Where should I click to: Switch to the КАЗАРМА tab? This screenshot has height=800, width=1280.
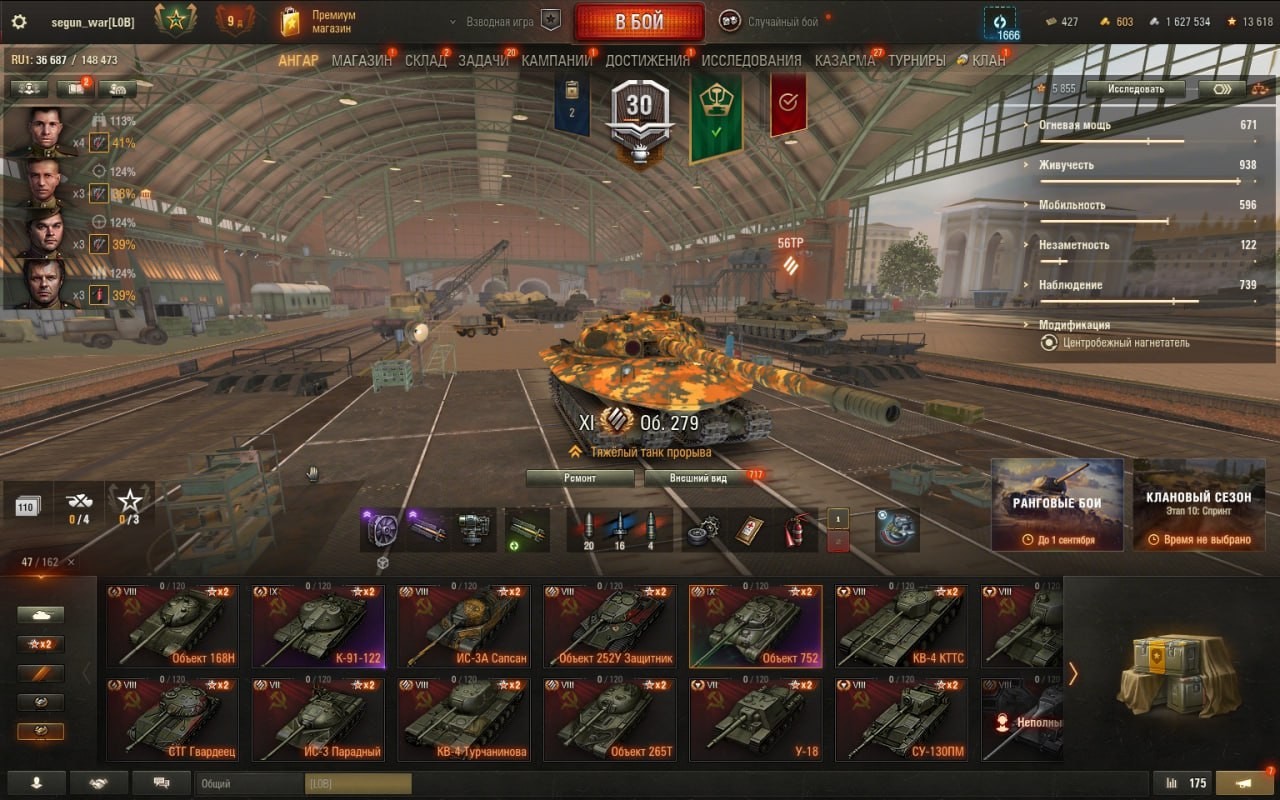point(844,60)
